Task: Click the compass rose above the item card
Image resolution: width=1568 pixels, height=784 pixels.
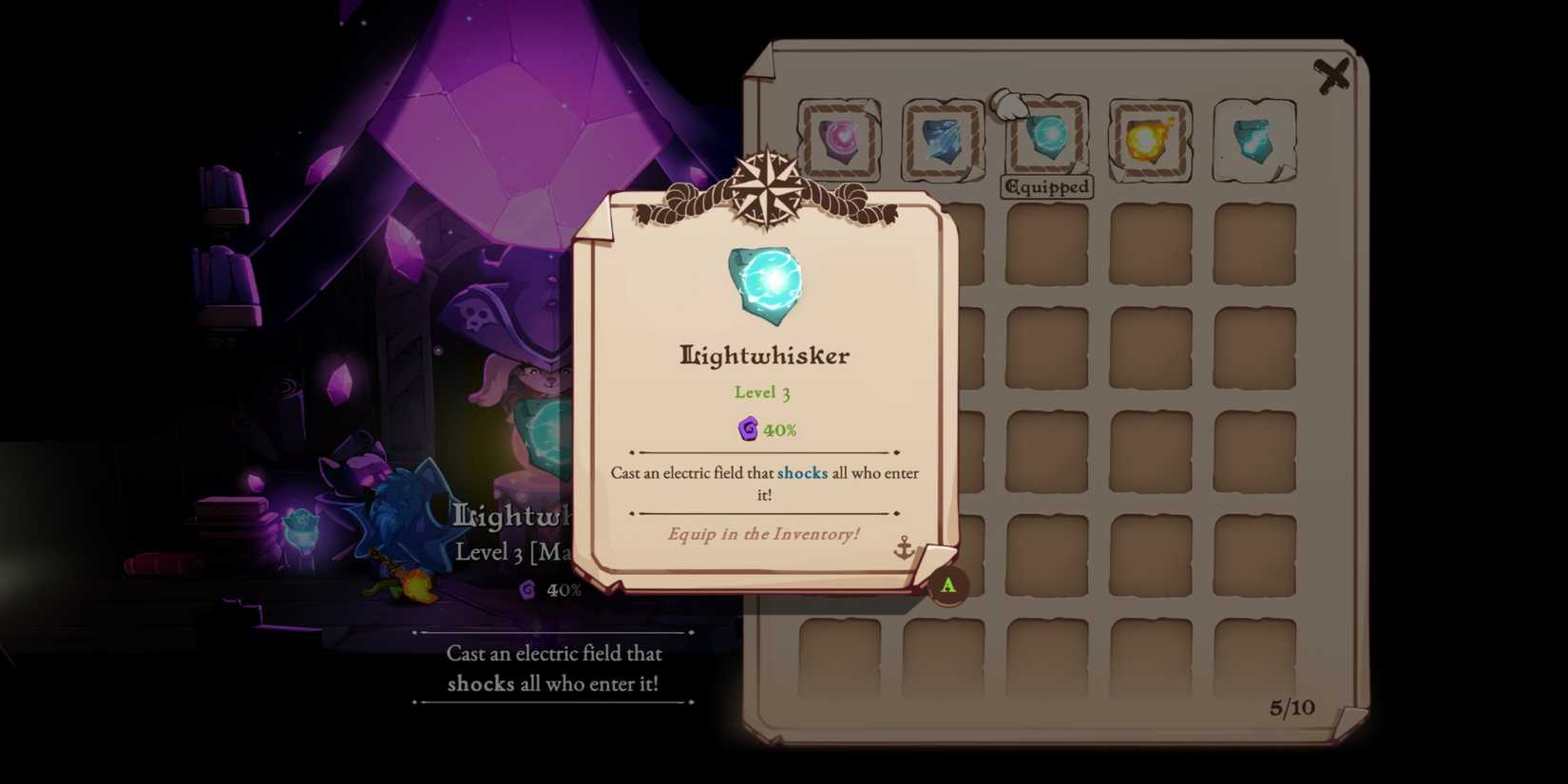Action: (x=766, y=186)
